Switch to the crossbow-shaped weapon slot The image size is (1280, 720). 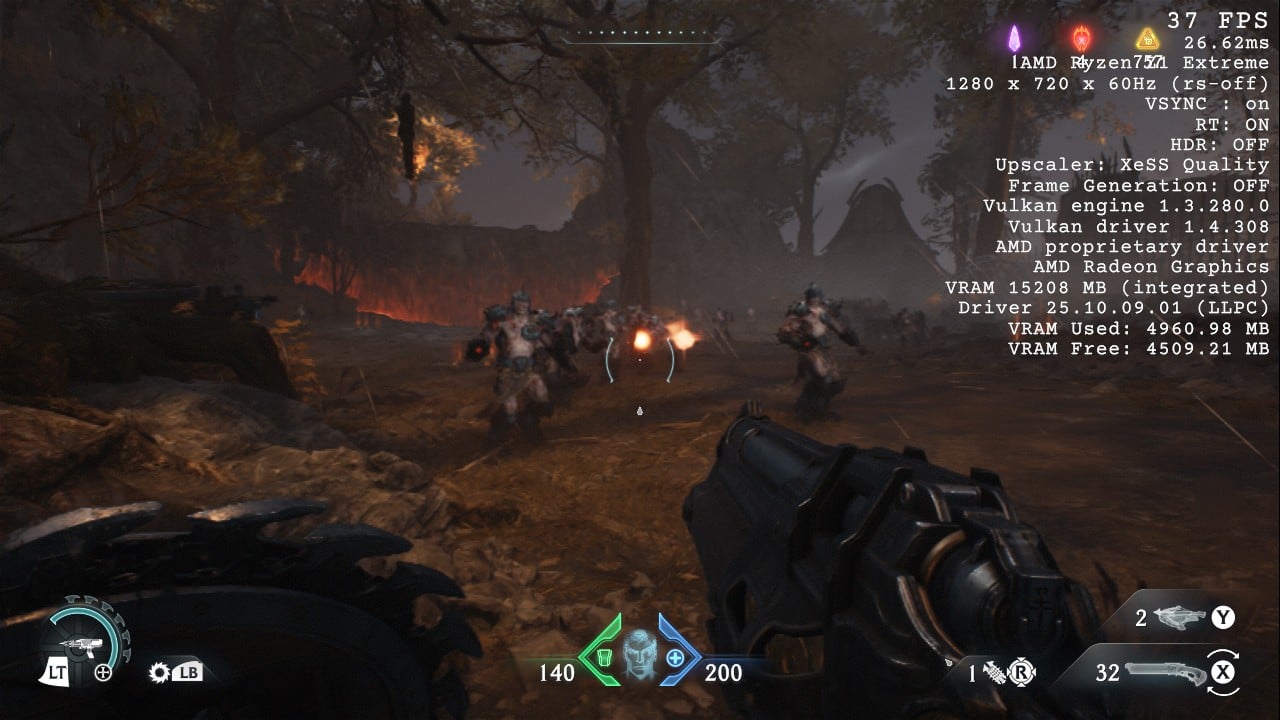click(x=1180, y=618)
